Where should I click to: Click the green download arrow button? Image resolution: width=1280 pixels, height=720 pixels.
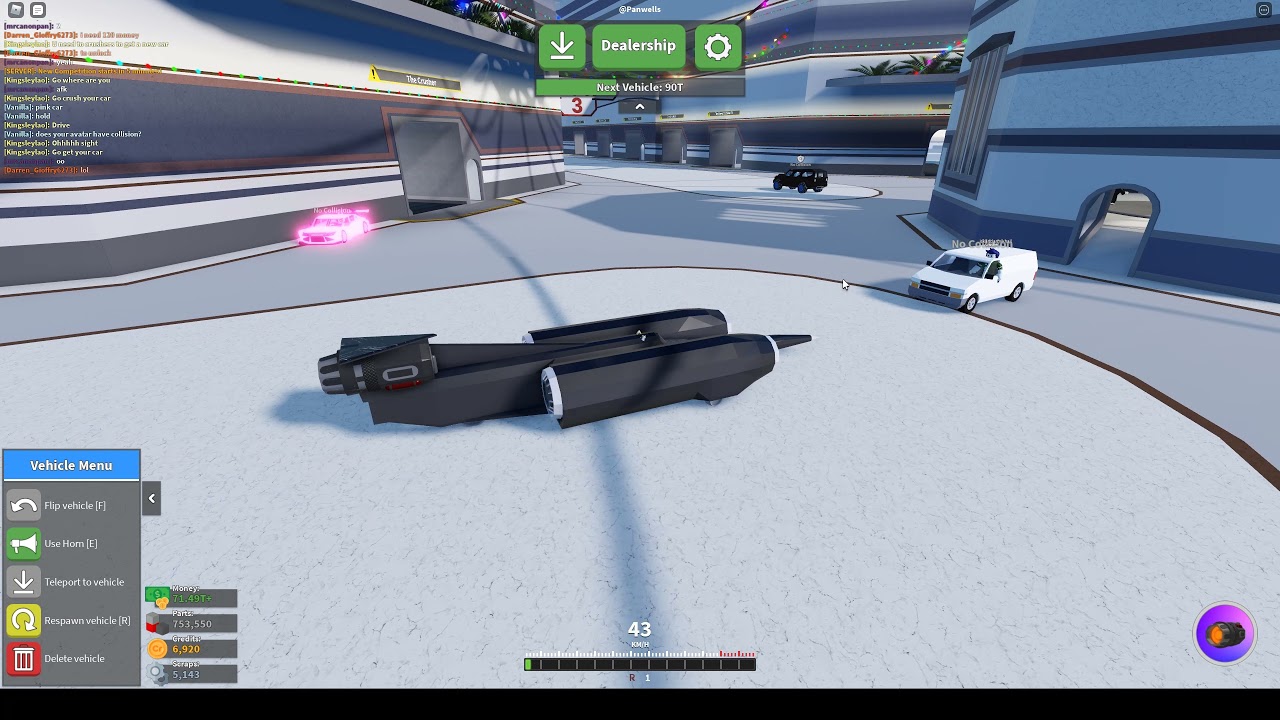(x=562, y=46)
